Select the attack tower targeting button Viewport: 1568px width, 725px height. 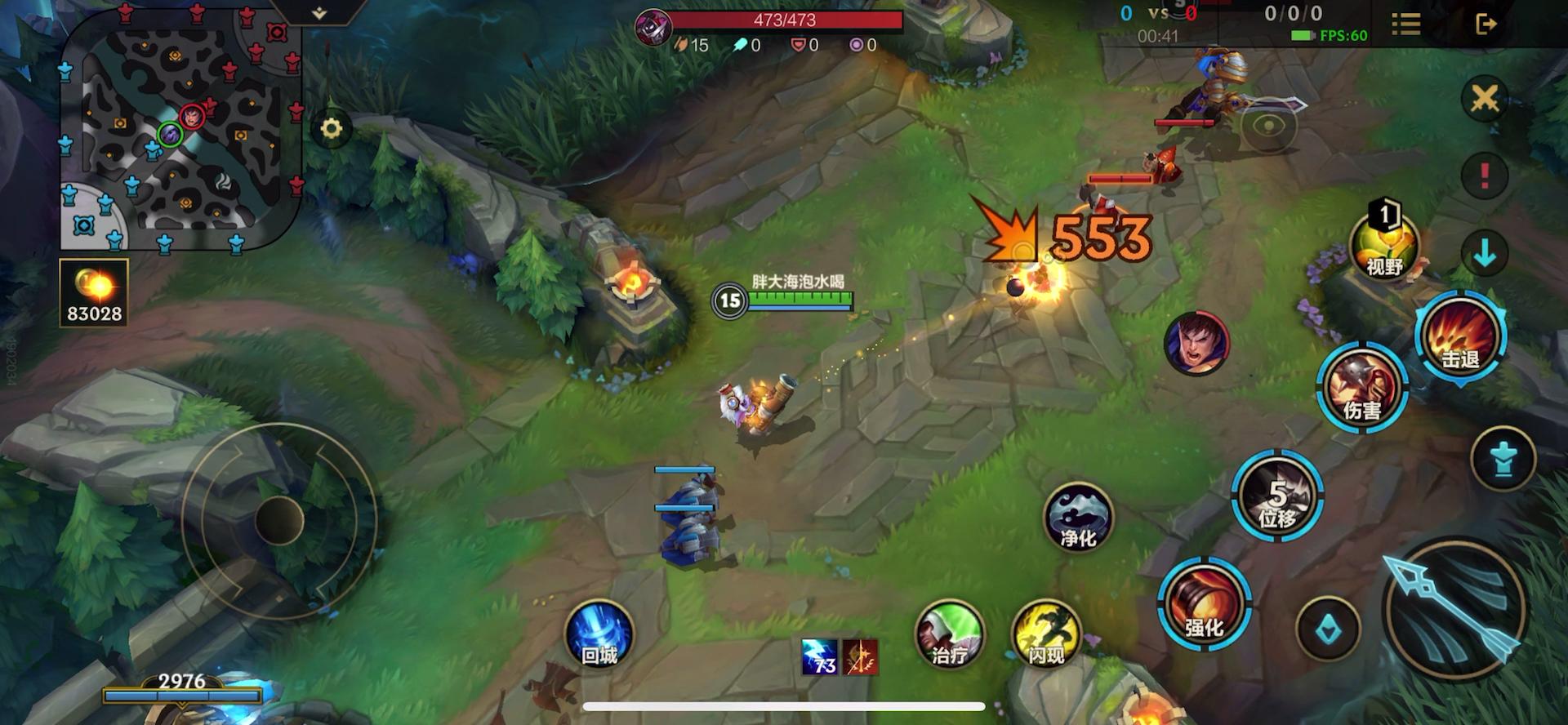pyautogui.click(x=1503, y=459)
